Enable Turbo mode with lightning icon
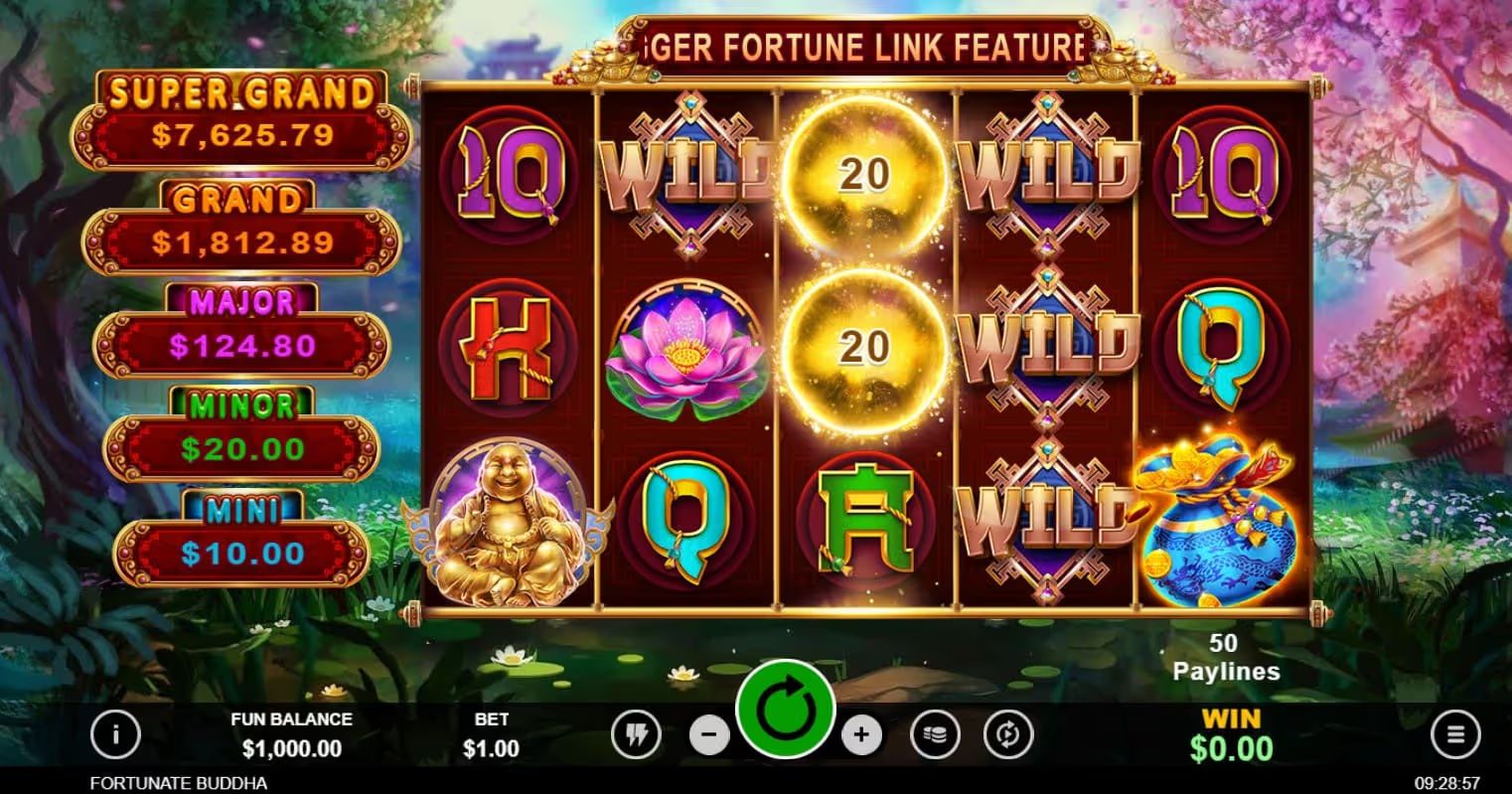The height and width of the screenshot is (794, 1512). click(637, 733)
